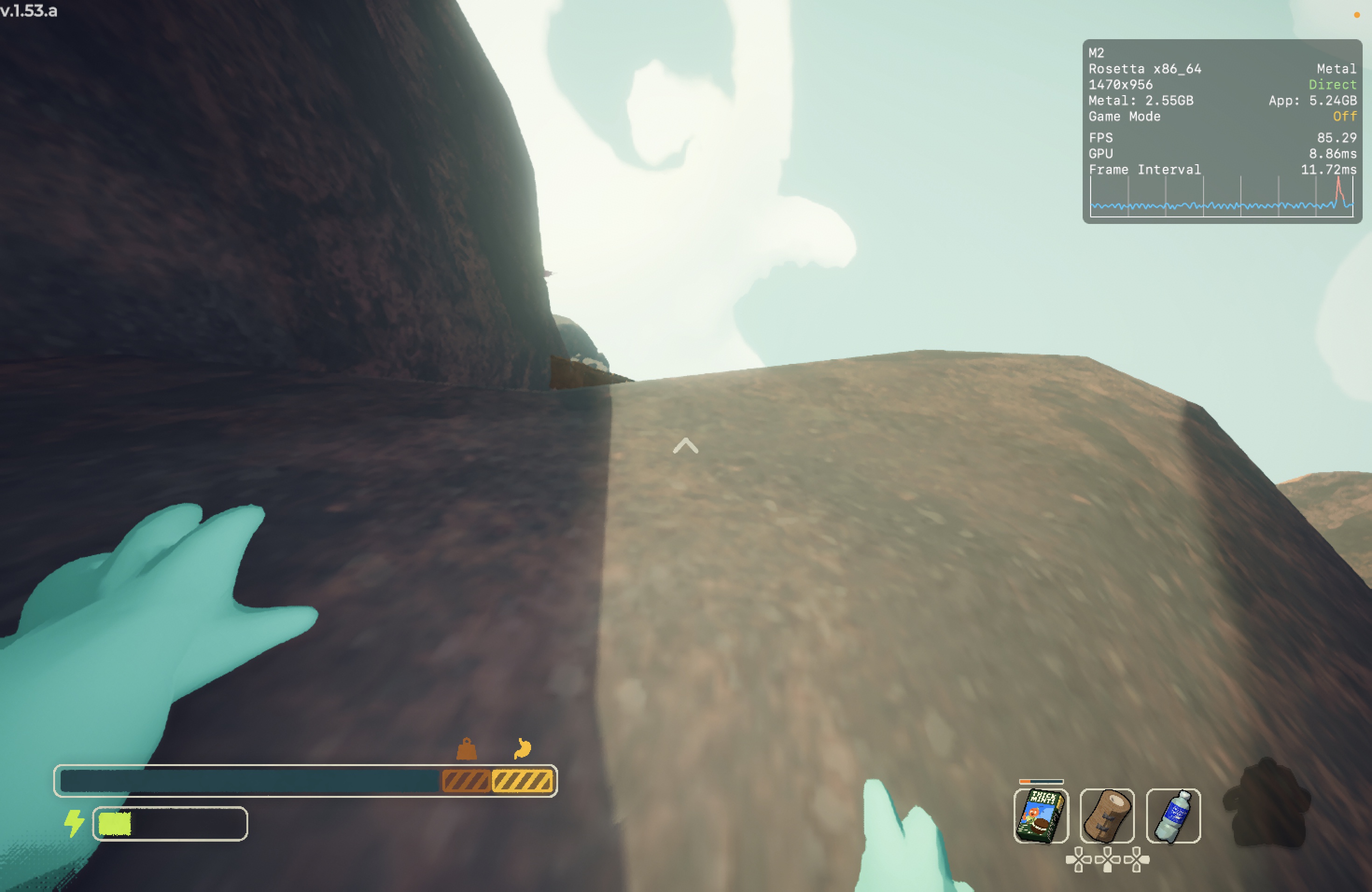Choose the bandage roll inventory slot
The width and height of the screenshot is (1372, 892).
pyautogui.click(x=1107, y=816)
